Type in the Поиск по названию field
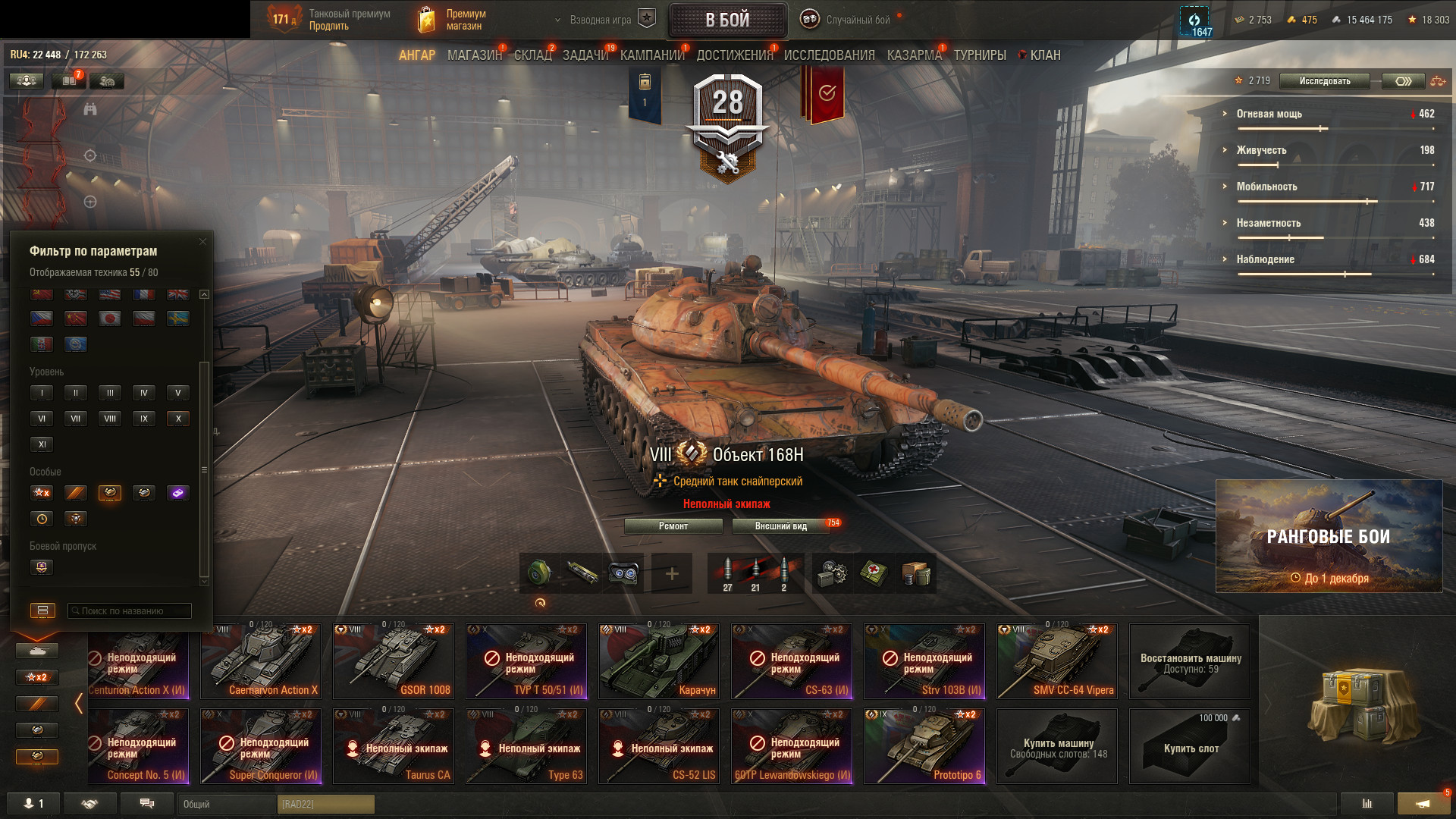 (130, 611)
